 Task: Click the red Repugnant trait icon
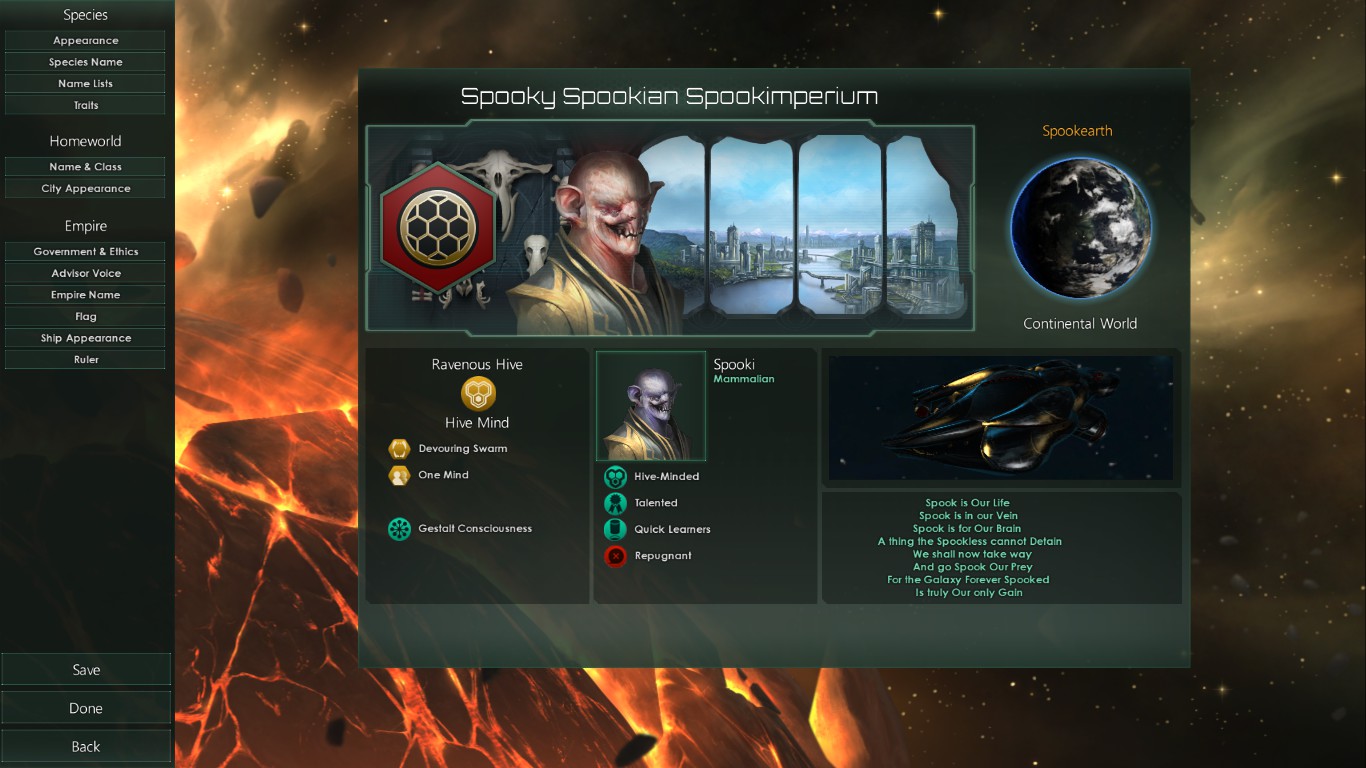click(x=613, y=556)
